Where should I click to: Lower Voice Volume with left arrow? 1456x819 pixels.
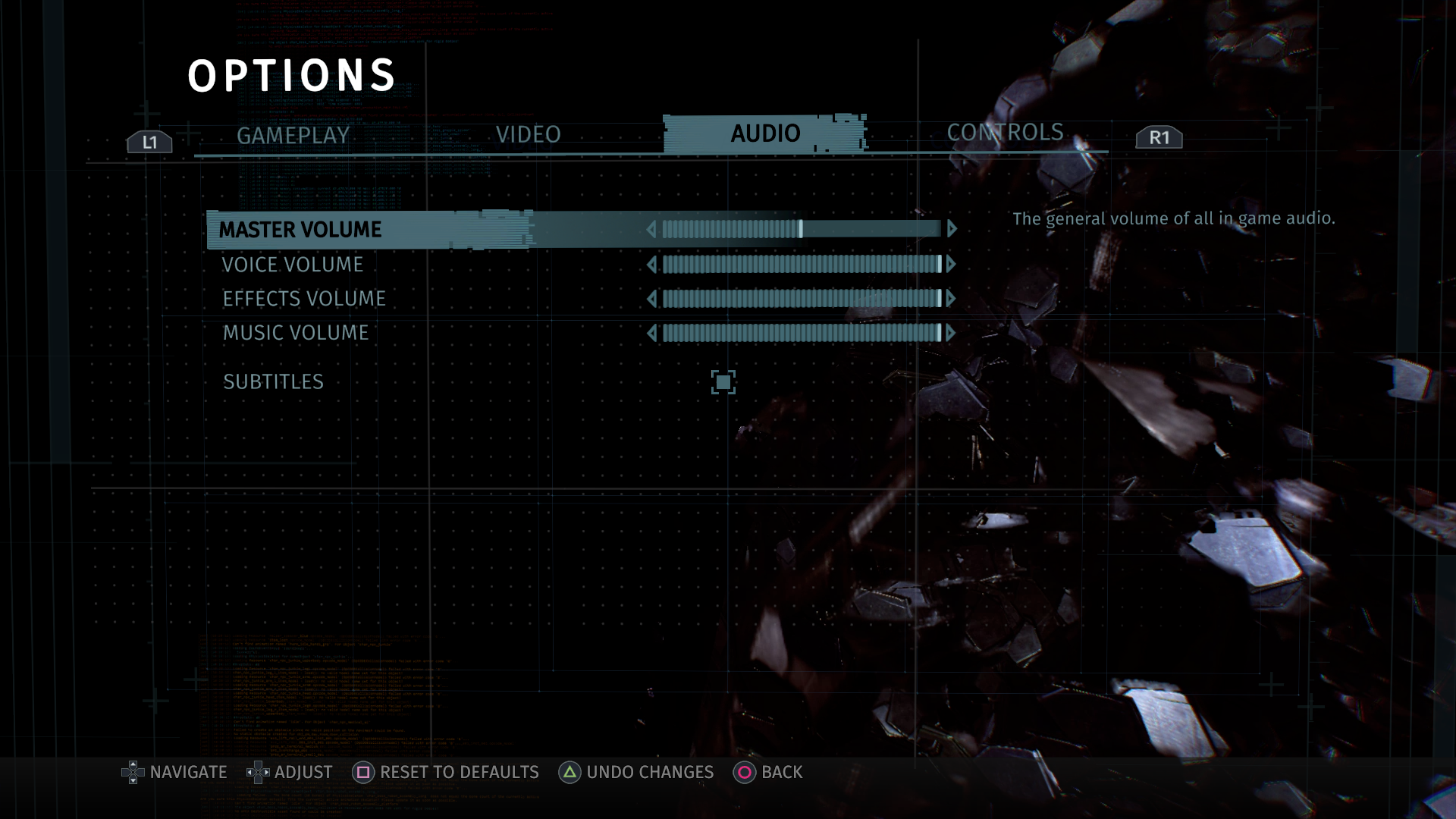coord(651,264)
